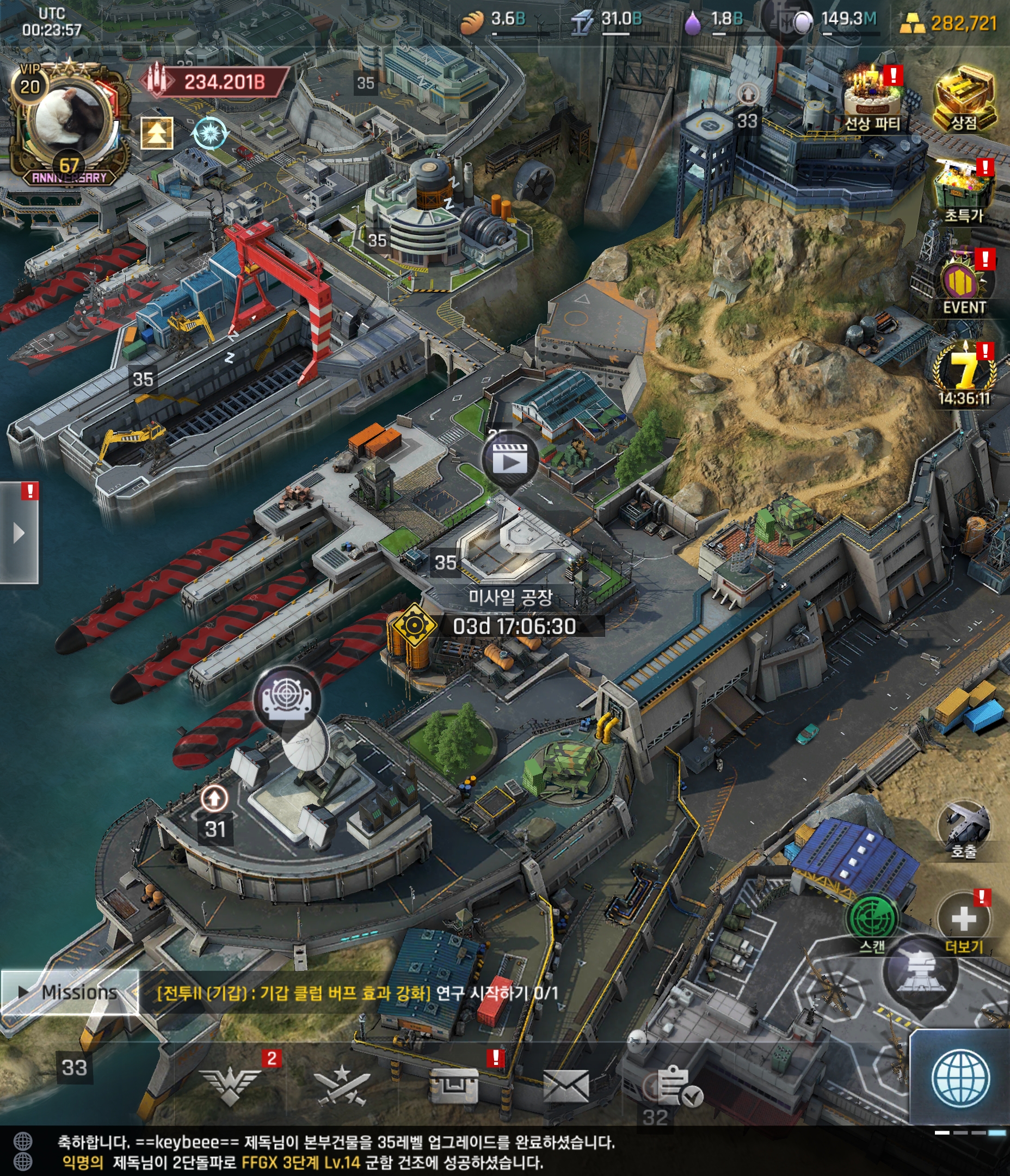The image size is (1010, 1176).
Task: Play the video clapperboard bubble
Action: click(510, 460)
